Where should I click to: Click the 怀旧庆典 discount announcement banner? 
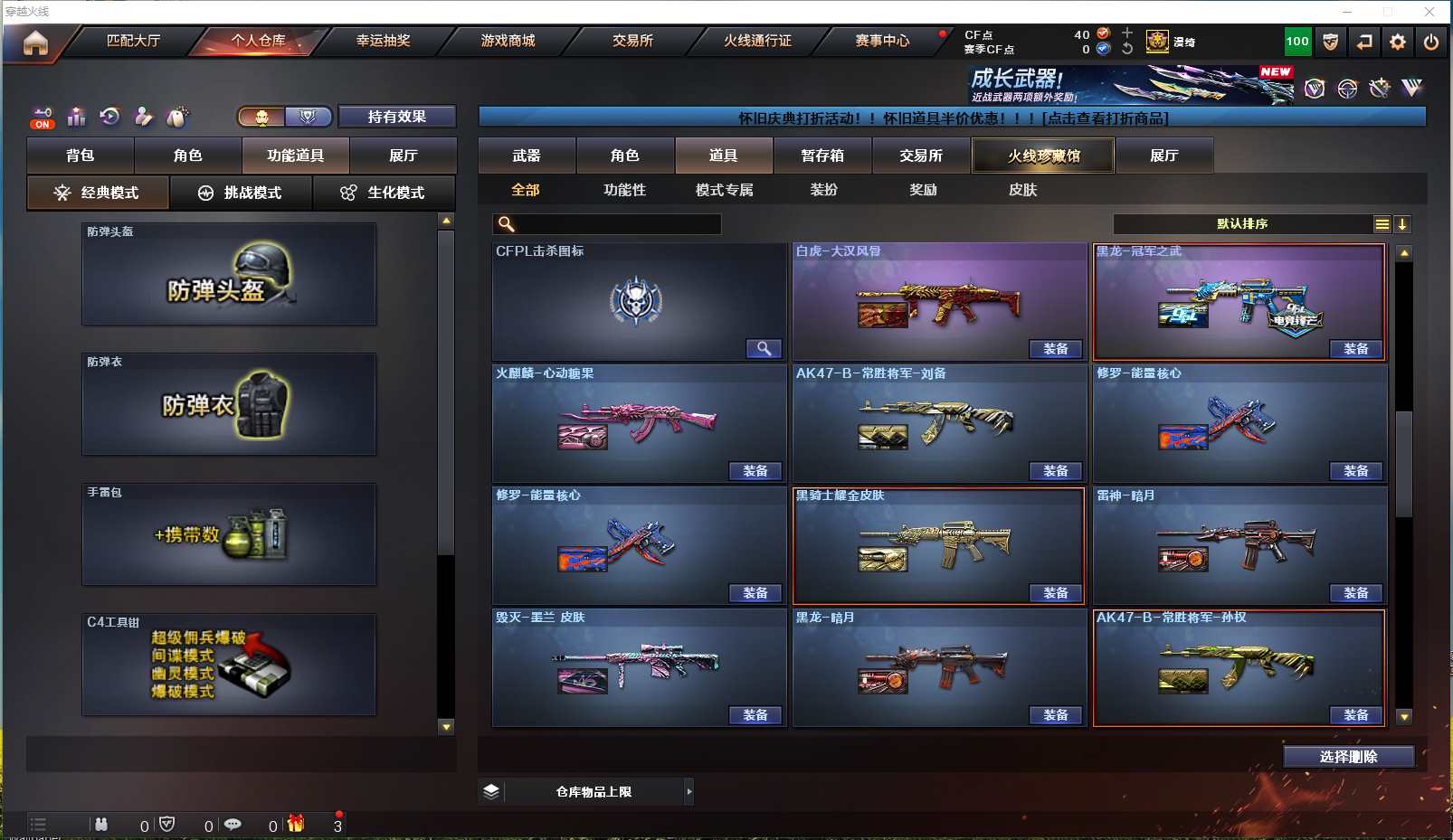(952, 118)
